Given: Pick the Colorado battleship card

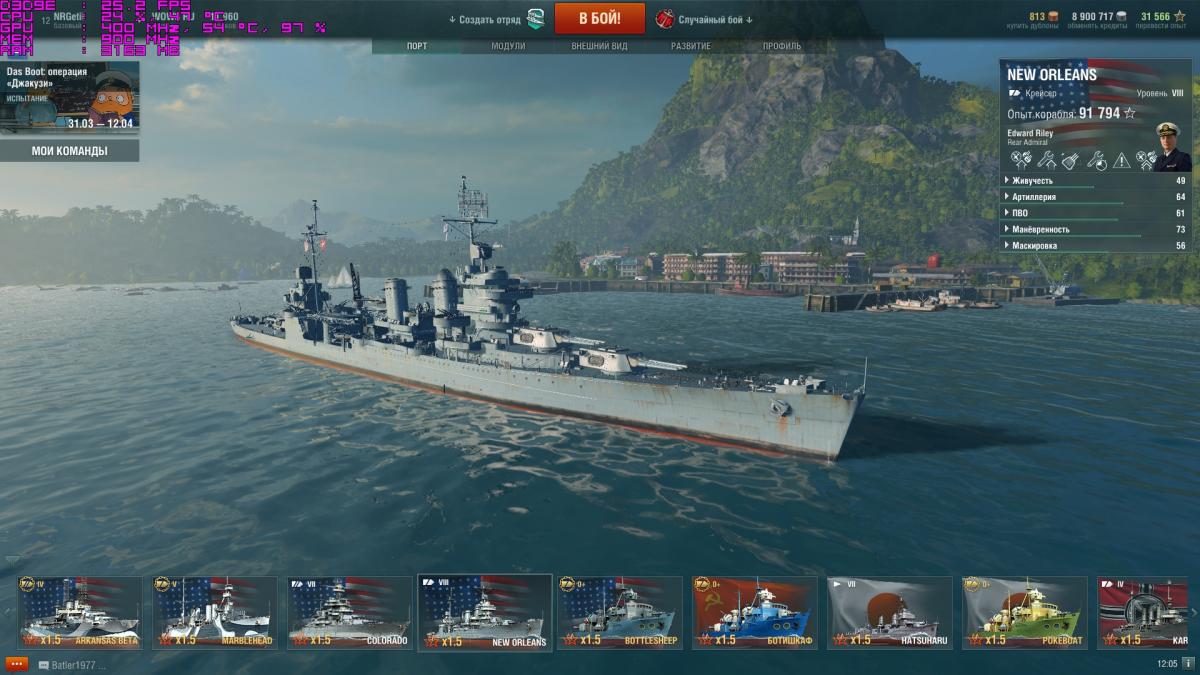Looking at the screenshot, I should [x=349, y=612].
